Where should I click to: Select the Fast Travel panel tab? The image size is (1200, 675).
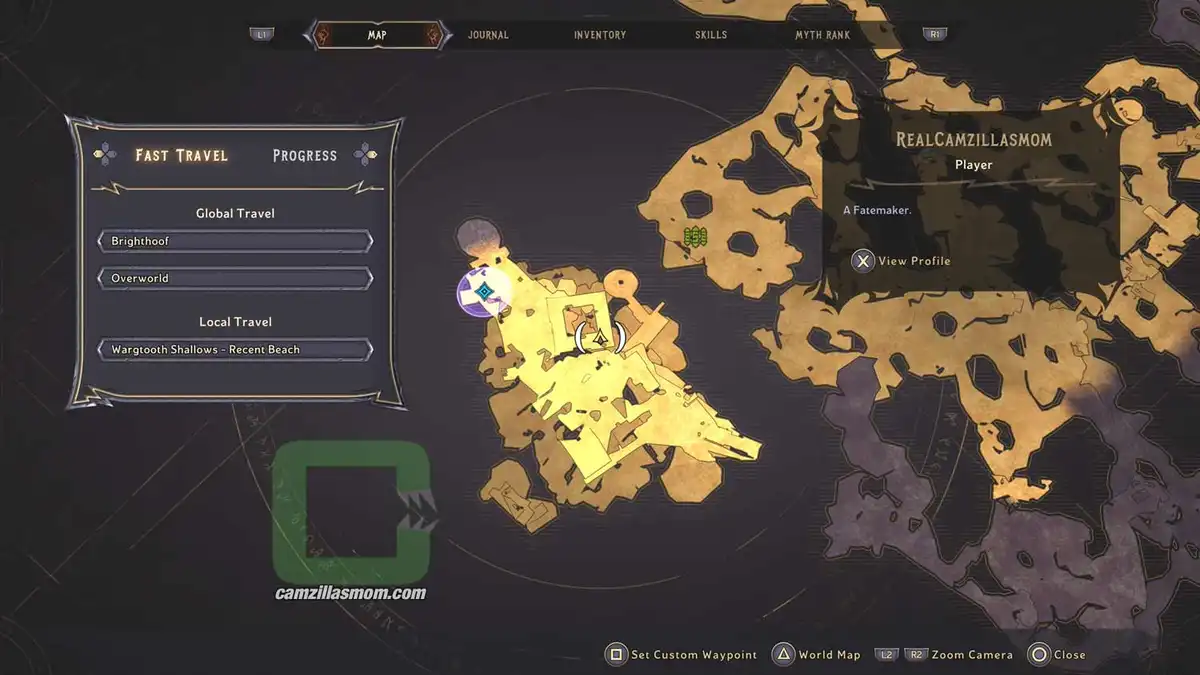tap(182, 155)
